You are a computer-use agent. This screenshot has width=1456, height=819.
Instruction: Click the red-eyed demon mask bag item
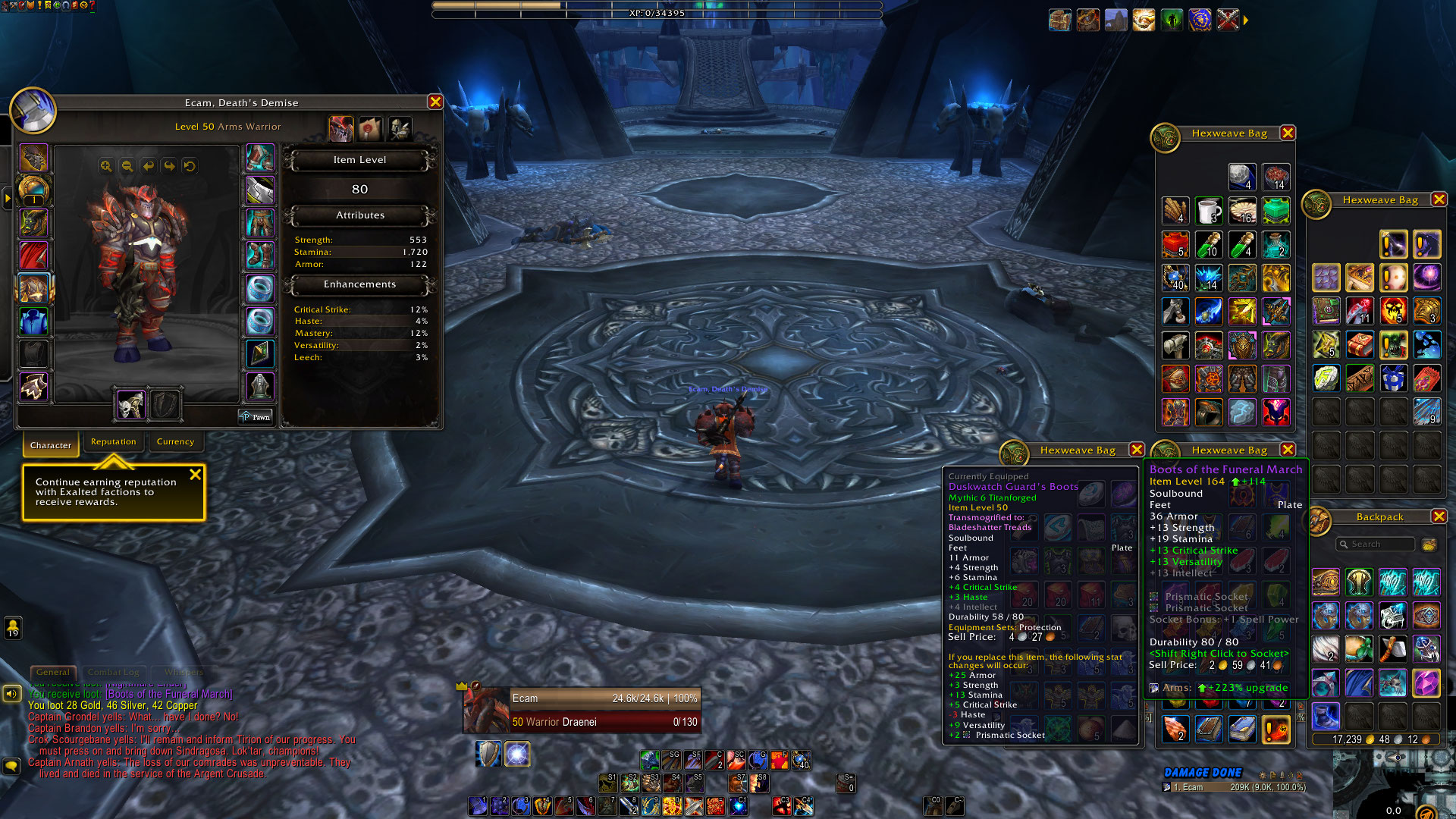point(1276,413)
